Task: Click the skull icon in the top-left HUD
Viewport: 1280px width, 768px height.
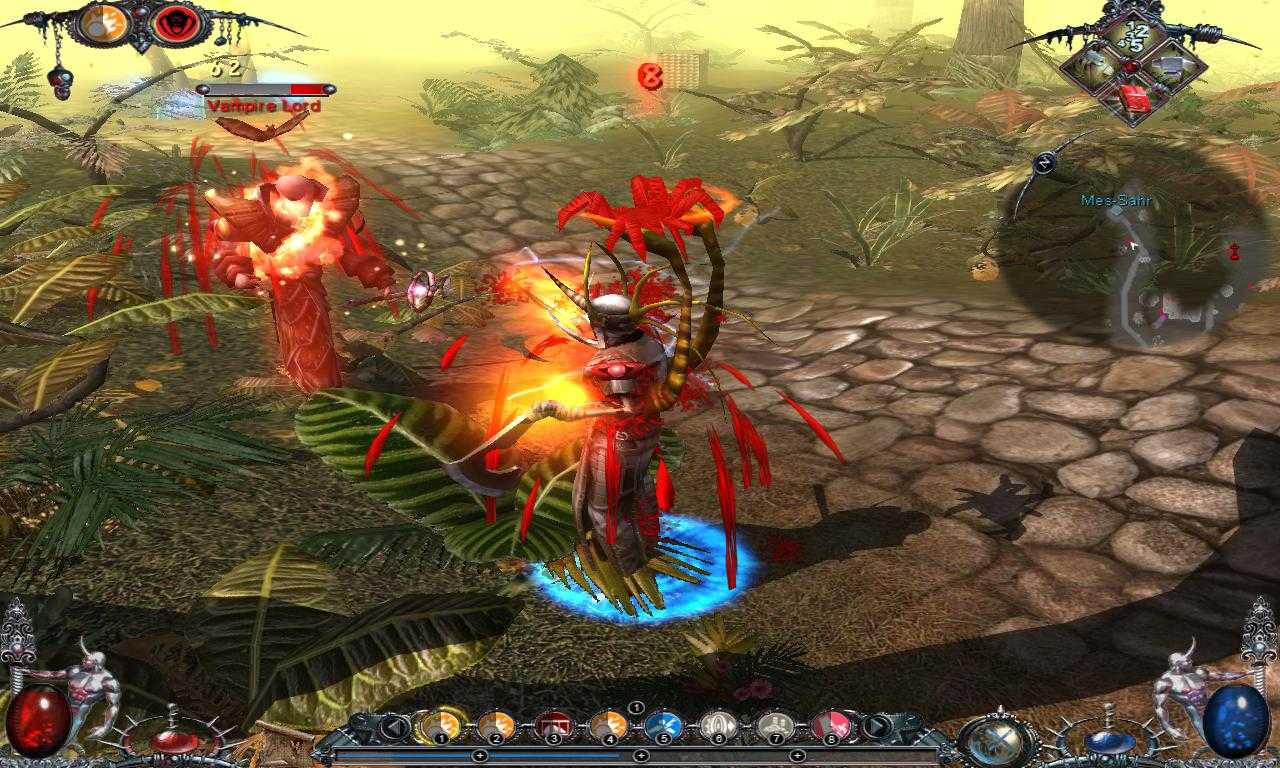Action: pos(60,82)
